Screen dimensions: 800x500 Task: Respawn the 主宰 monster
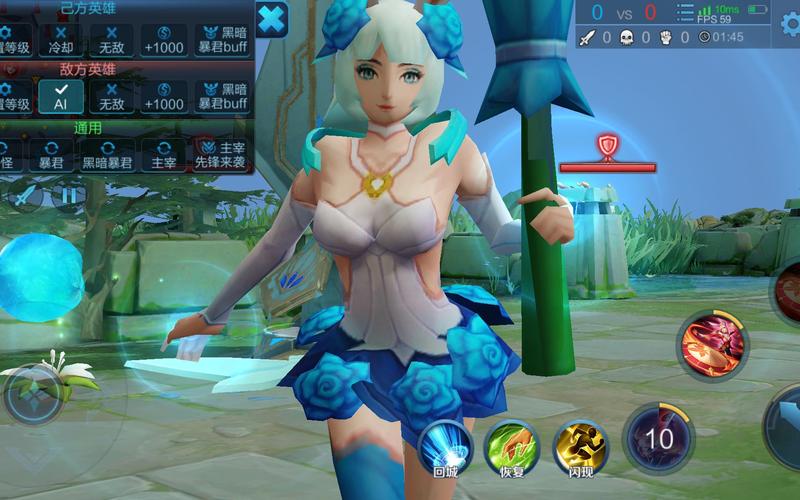click(x=162, y=154)
